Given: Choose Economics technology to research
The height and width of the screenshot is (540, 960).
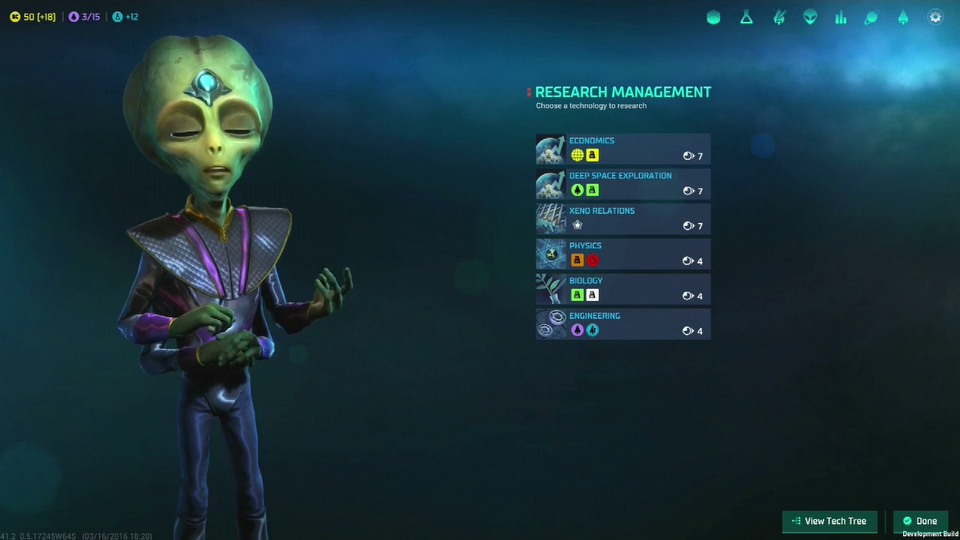Looking at the screenshot, I should 623,149.
